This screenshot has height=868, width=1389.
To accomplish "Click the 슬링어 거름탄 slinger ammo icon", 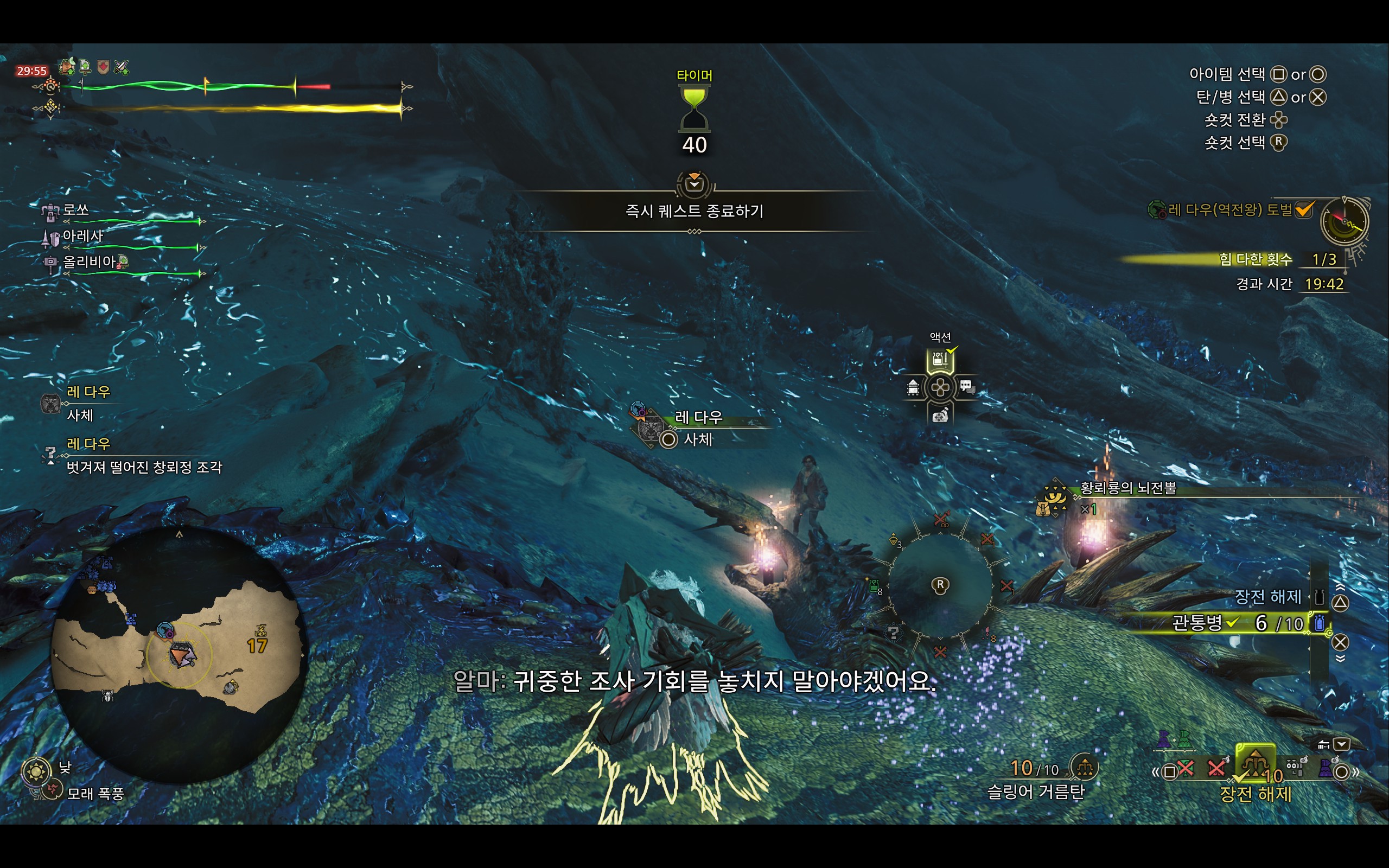I will 1084,767.
